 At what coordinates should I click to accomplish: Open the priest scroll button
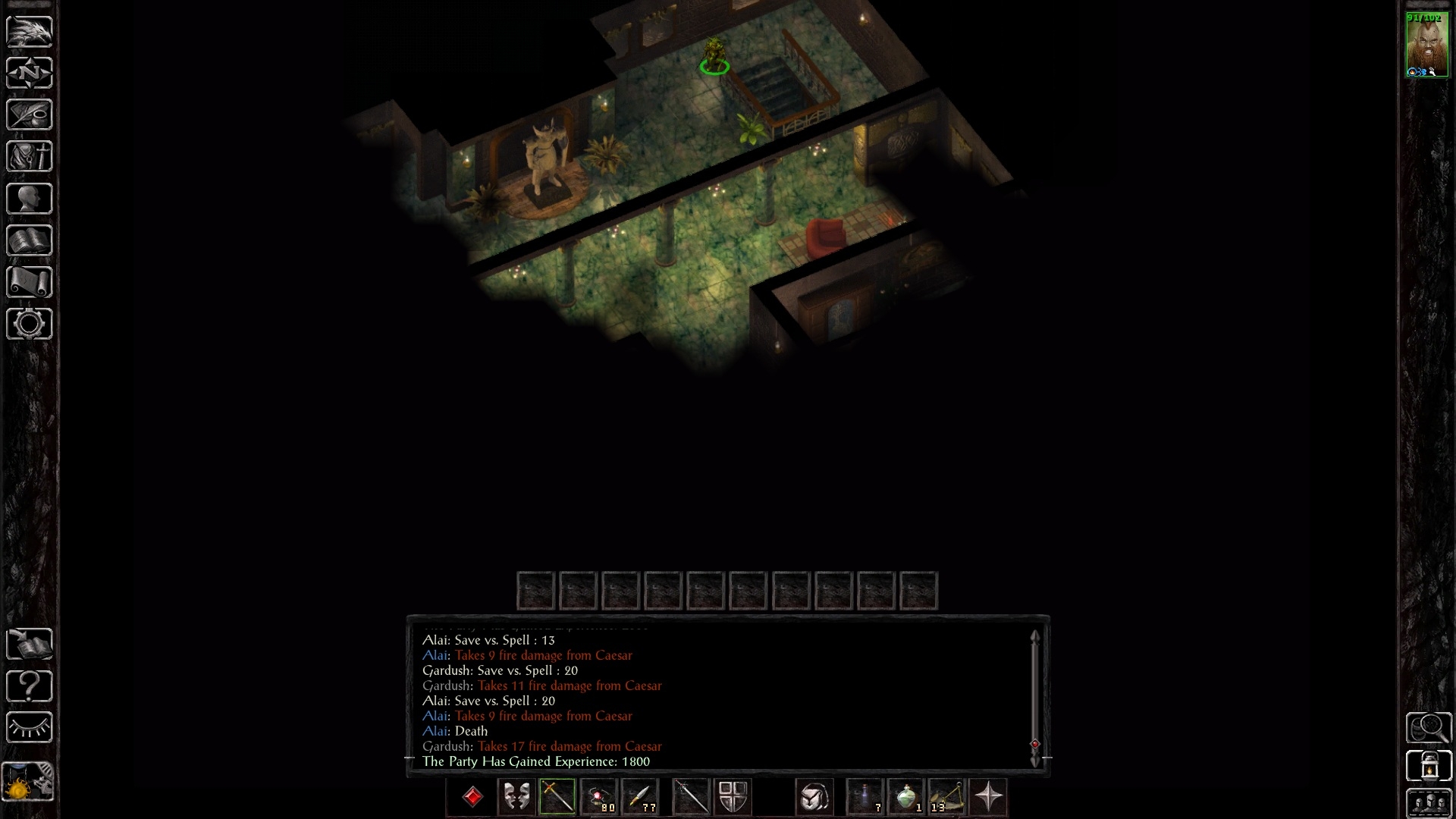[29, 282]
